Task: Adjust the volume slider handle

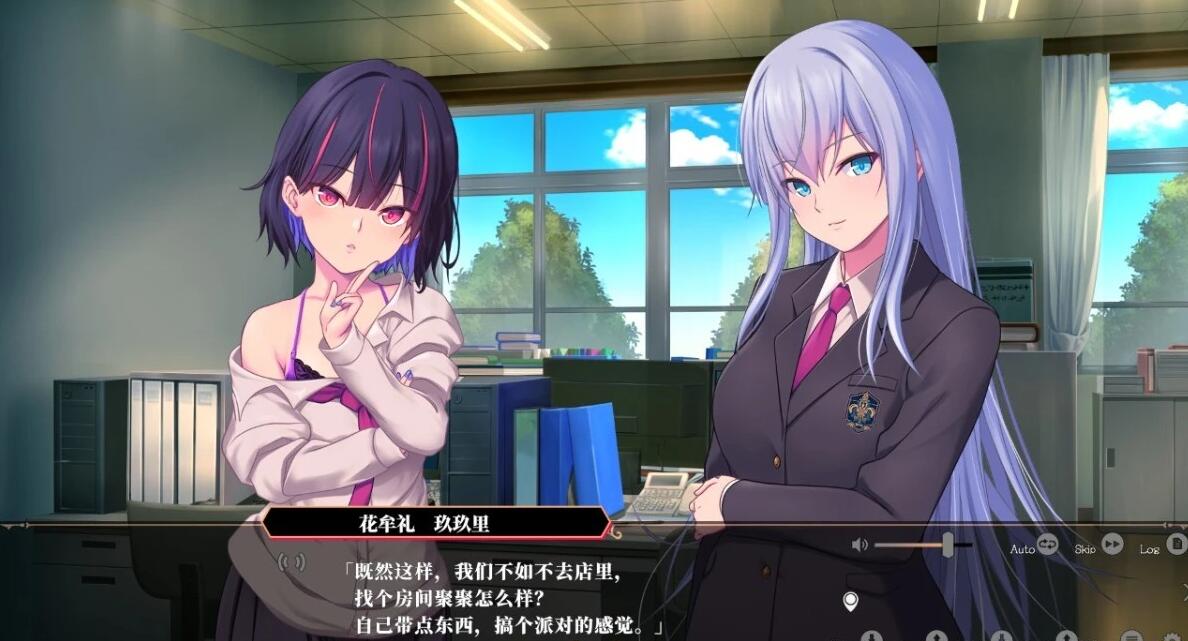Action: [947, 545]
